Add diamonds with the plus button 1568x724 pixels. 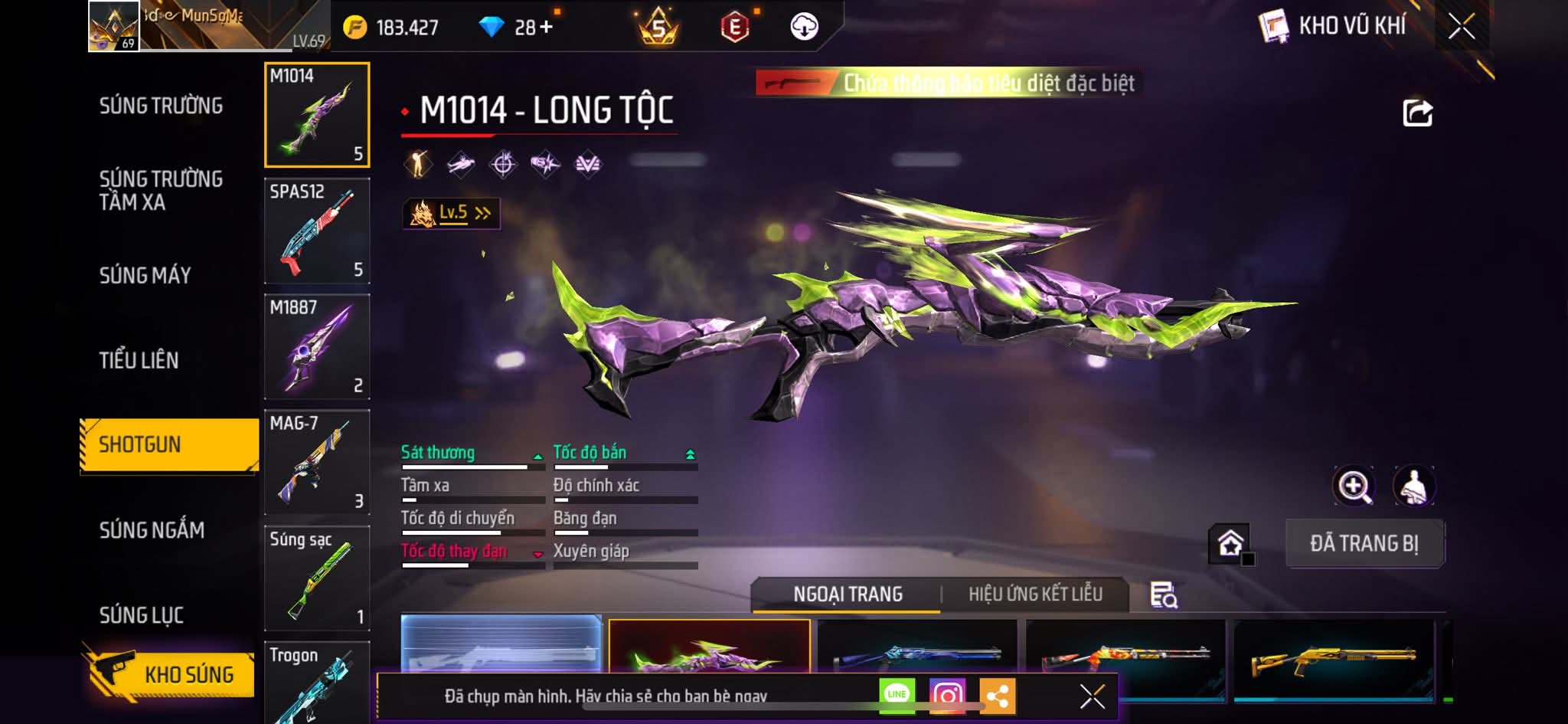[x=545, y=28]
